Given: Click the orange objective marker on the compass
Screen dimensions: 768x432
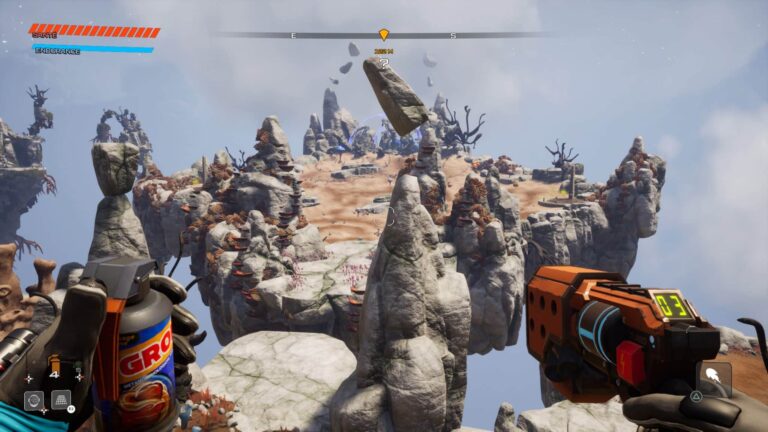Looking at the screenshot, I should 384,35.
